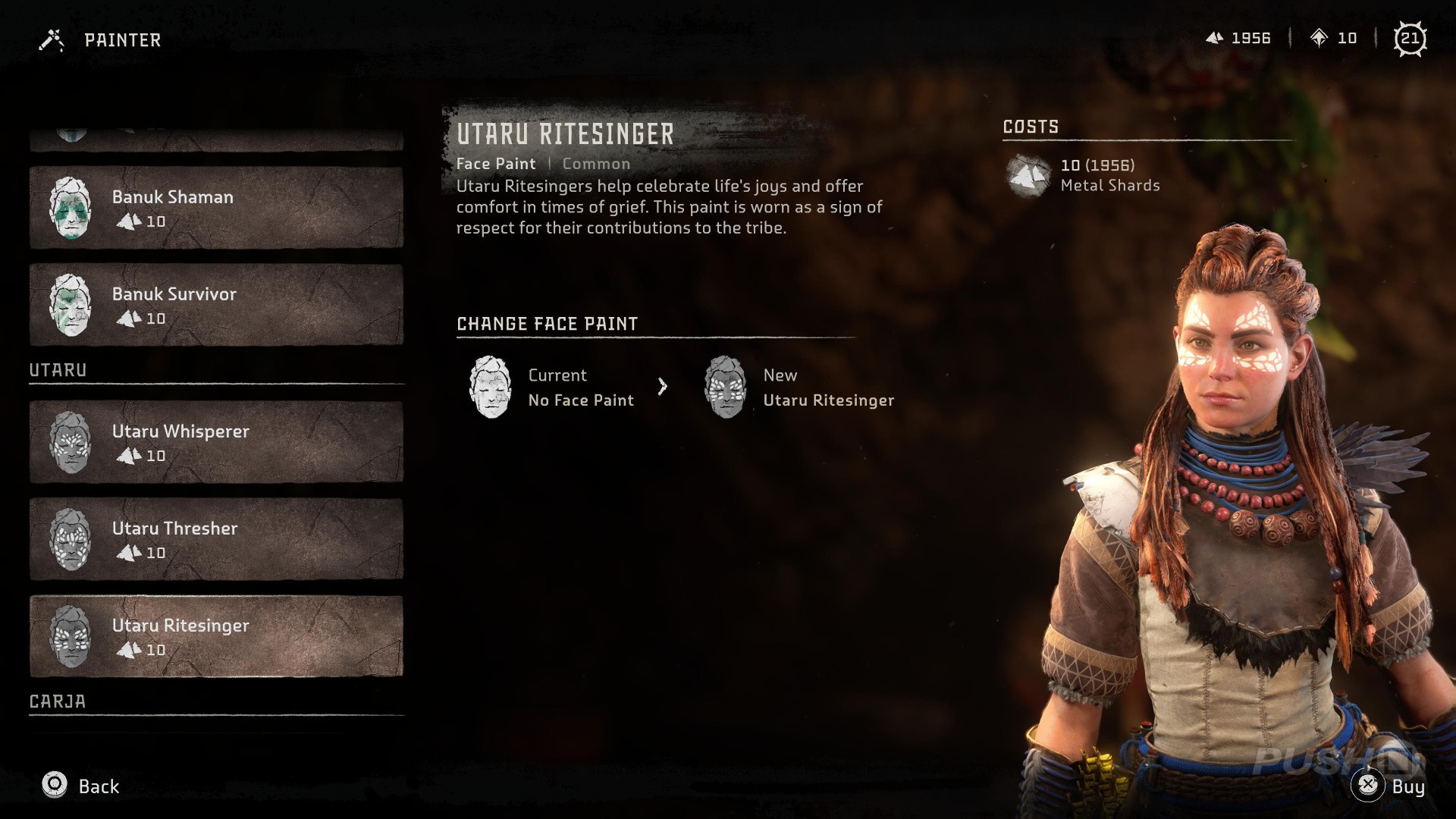Click the Utaru Ritesinger face paint thumbnail
1456x819 pixels.
point(72,637)
